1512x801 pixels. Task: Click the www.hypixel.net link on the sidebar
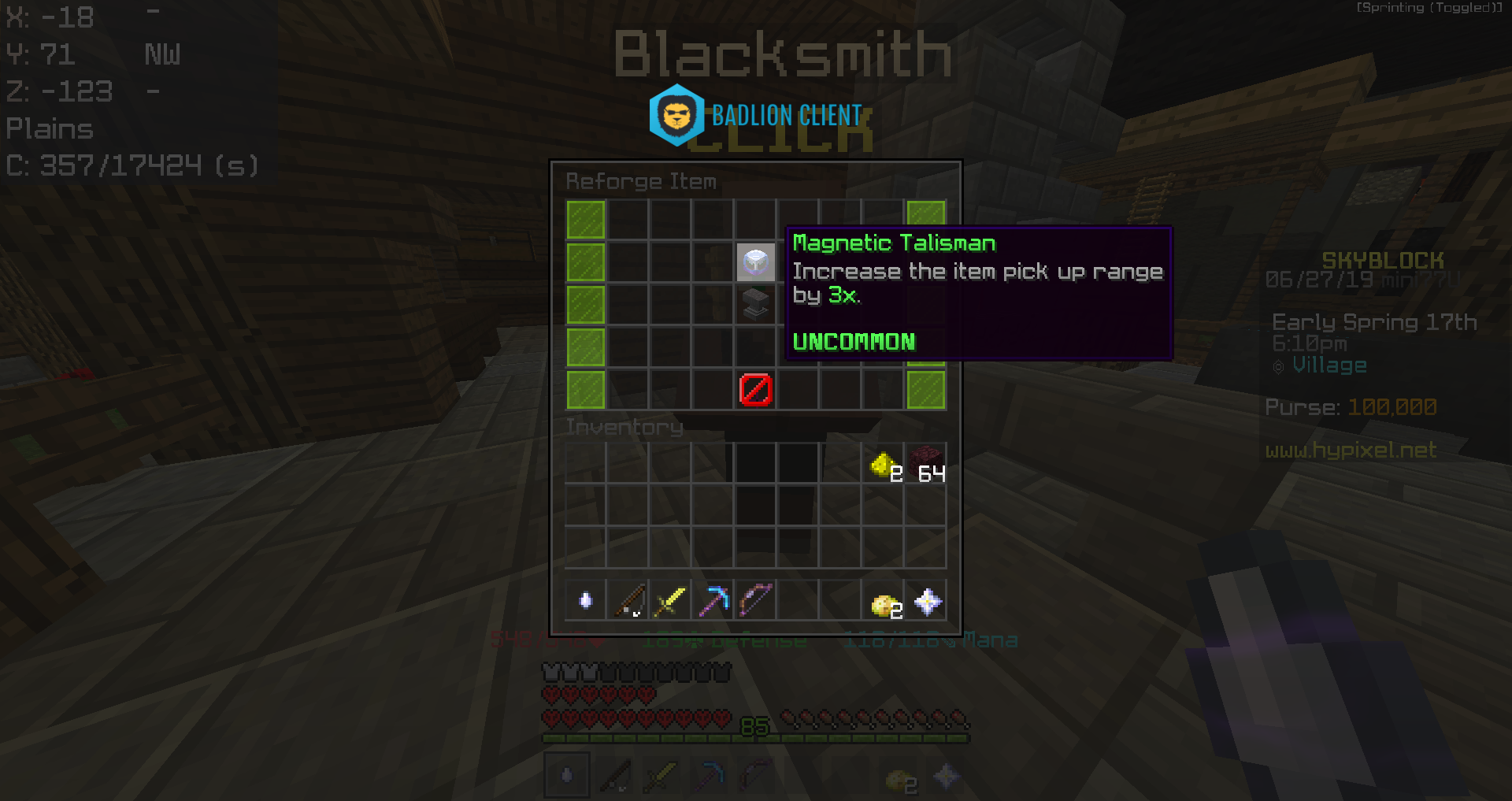coord(1351,450)
